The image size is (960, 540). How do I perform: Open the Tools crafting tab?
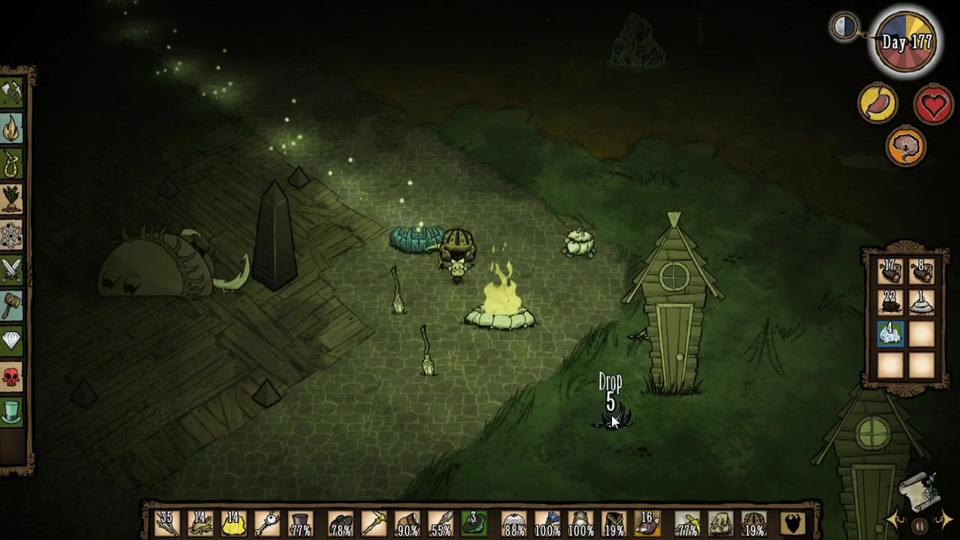click(x=12, y=93)
